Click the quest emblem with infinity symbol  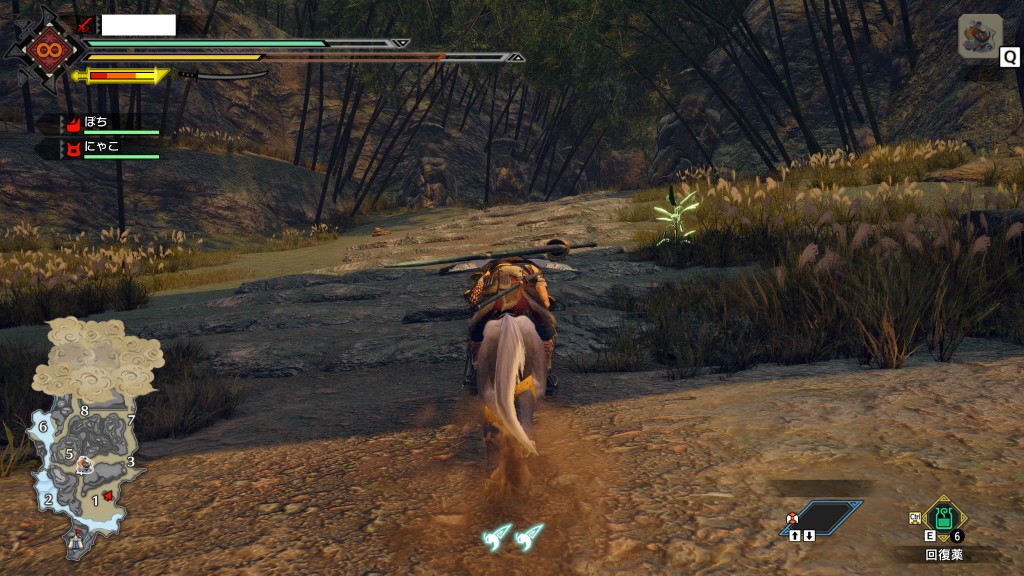tap(45, 49)
